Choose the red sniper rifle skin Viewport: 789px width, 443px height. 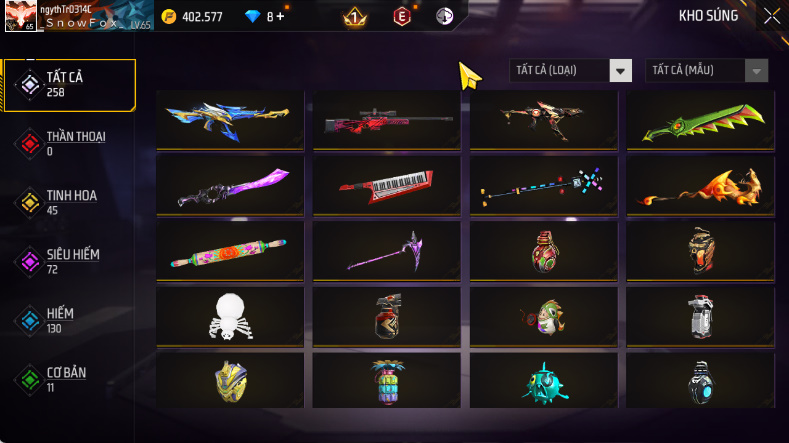pyautogui.click(x=386, y=120)
